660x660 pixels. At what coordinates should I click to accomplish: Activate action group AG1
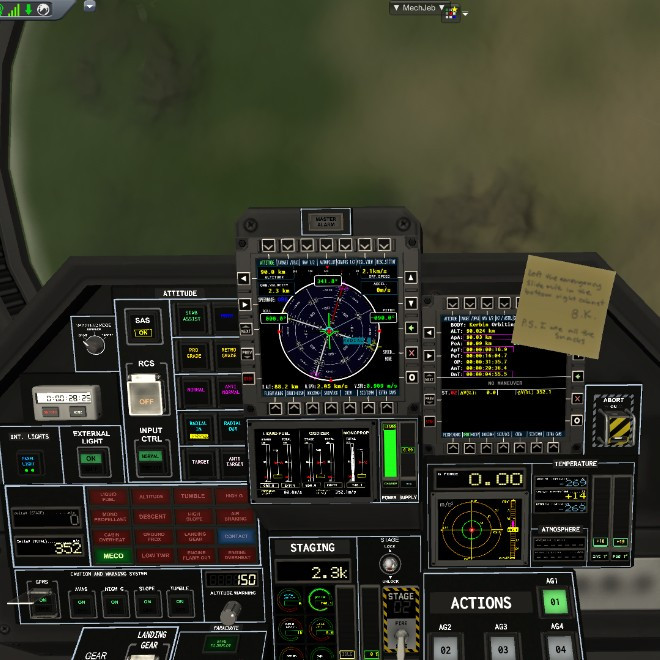[552, 602]
